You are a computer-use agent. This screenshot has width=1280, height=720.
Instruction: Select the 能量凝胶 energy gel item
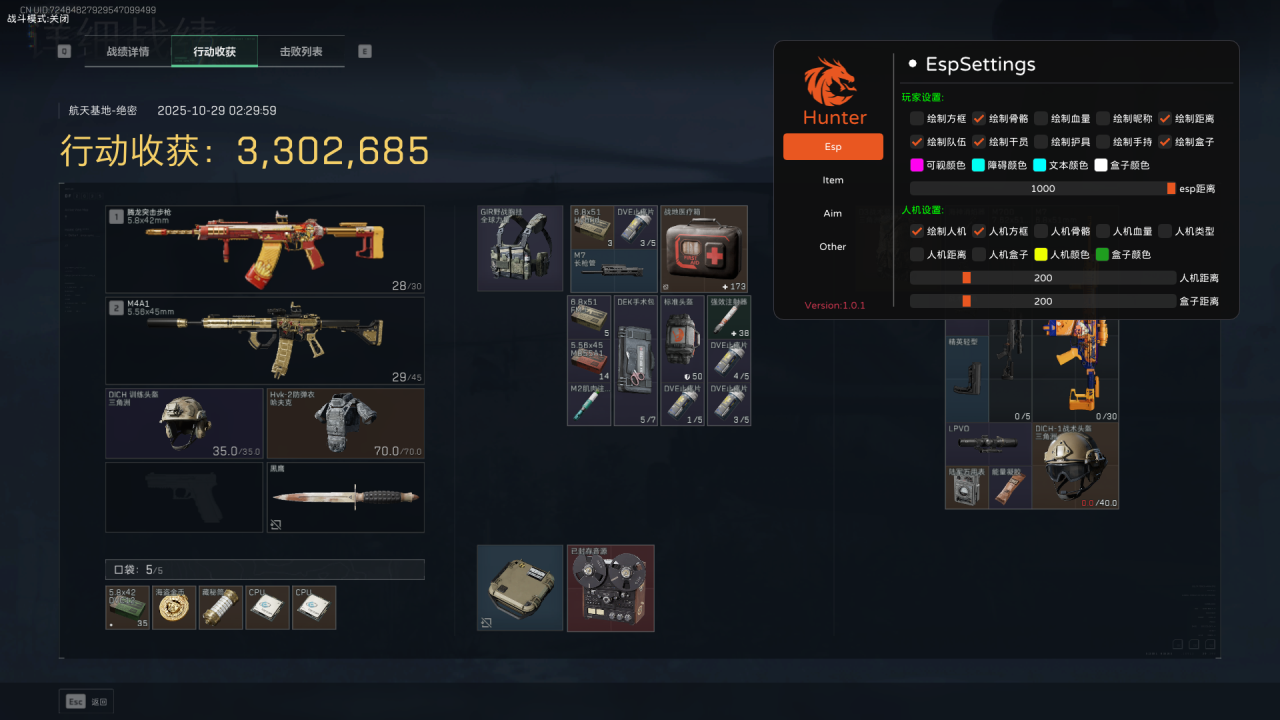pos(1010,487)
